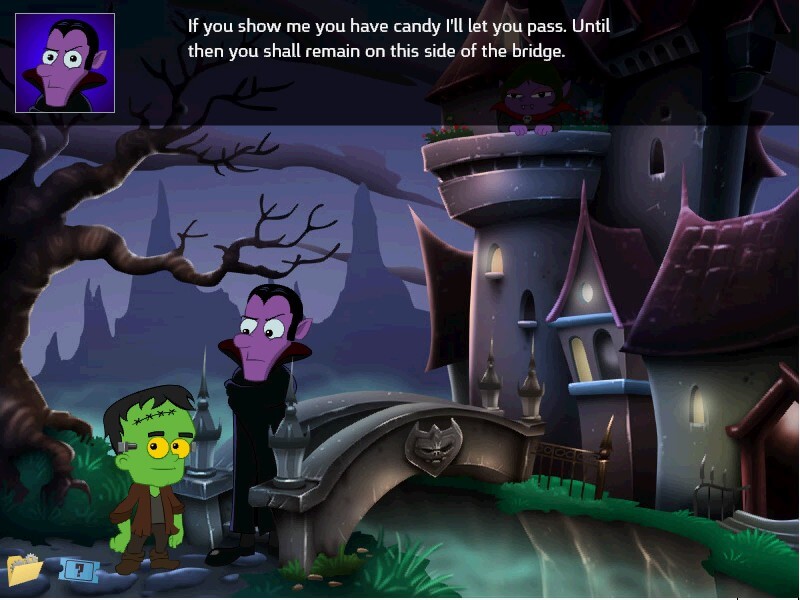Click the blue question mark hint ticket

click(x=76, y=570)
